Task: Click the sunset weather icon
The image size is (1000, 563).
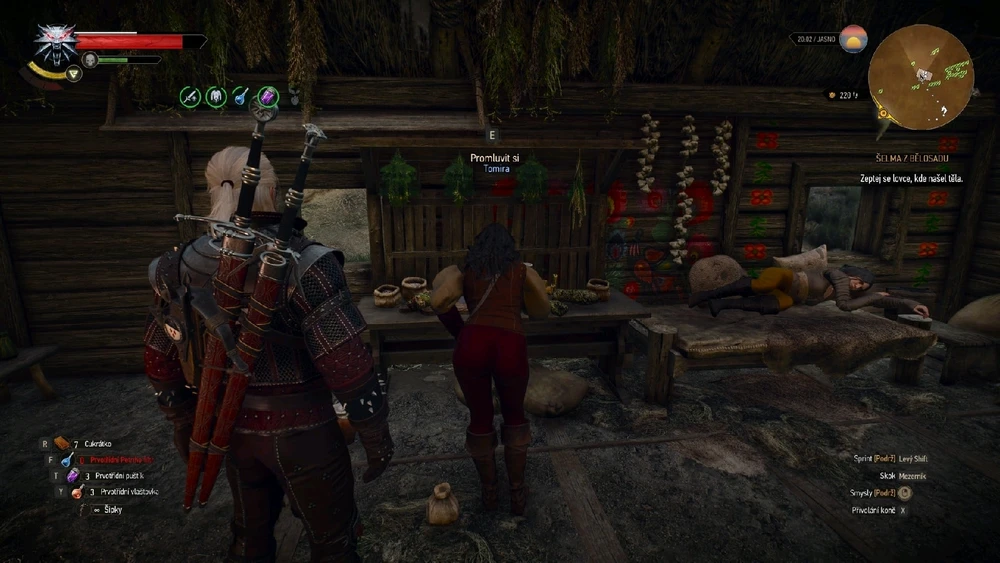Action: (x=853, y=40)
